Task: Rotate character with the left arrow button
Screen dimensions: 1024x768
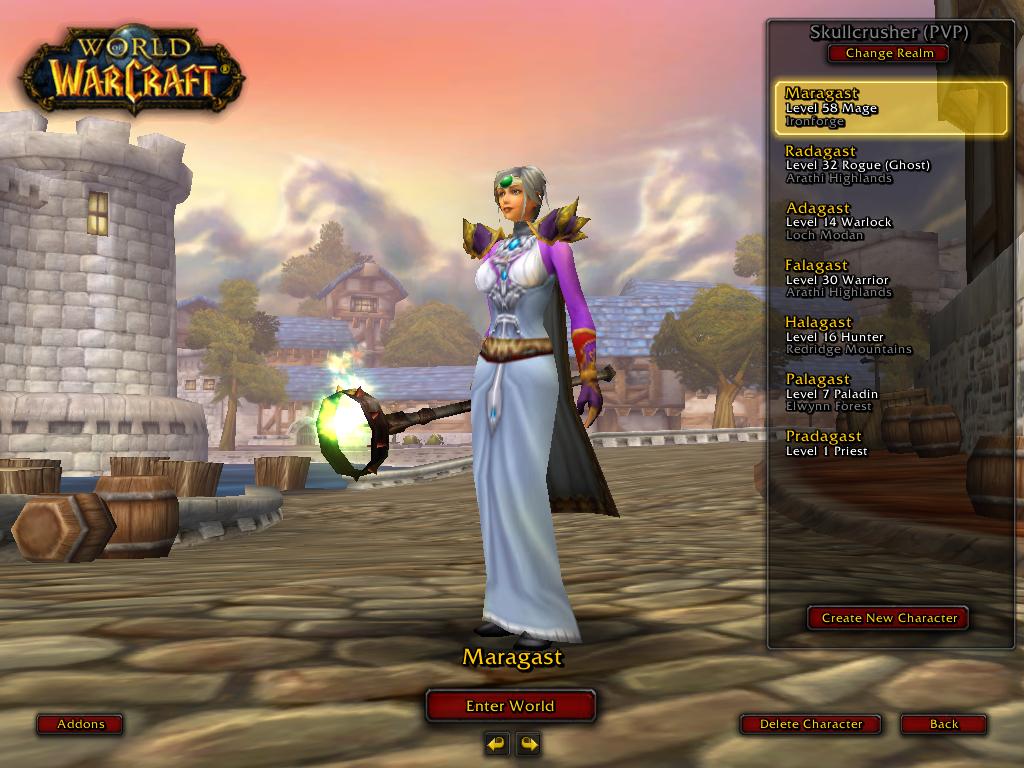Action: (496, 744)
